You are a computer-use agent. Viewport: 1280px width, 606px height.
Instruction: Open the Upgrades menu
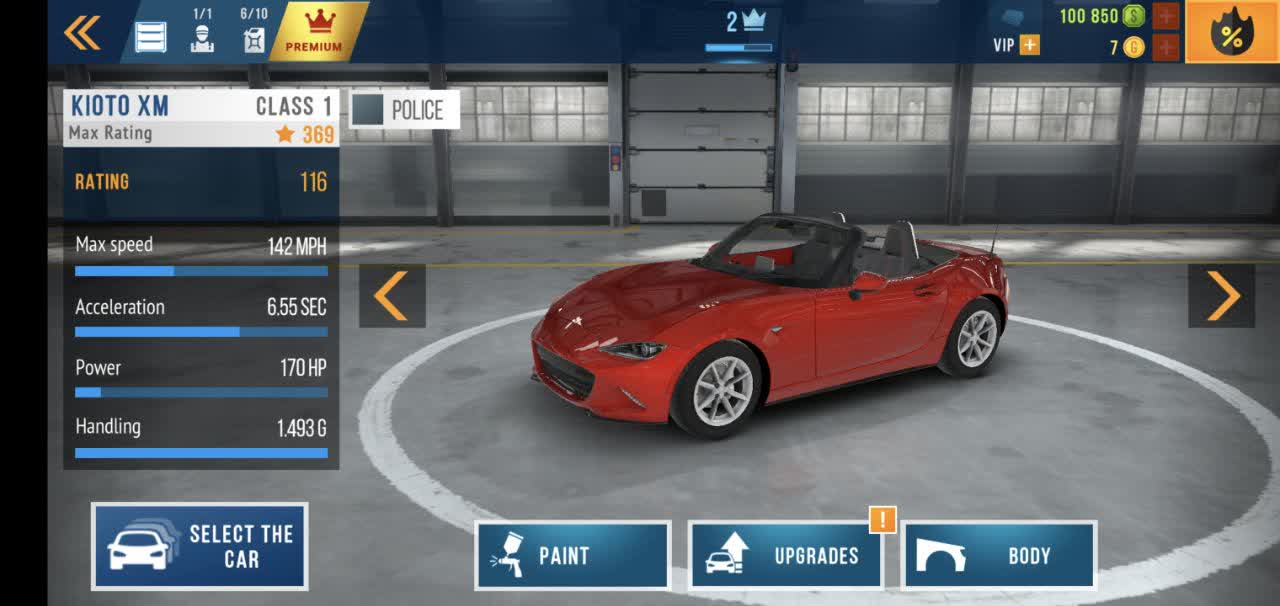[785, 555]
